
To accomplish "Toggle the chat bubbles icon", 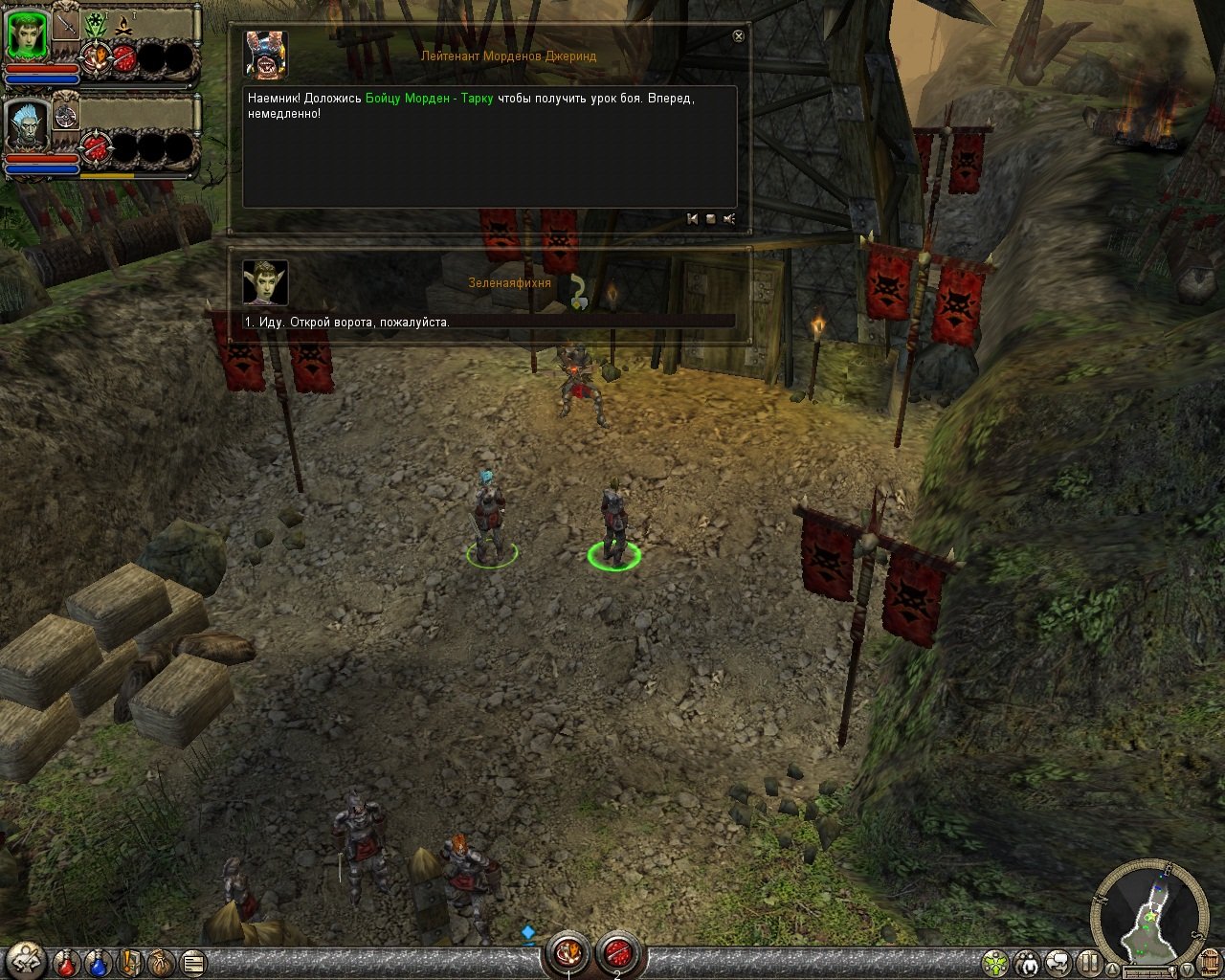I will pos(1058,963).
